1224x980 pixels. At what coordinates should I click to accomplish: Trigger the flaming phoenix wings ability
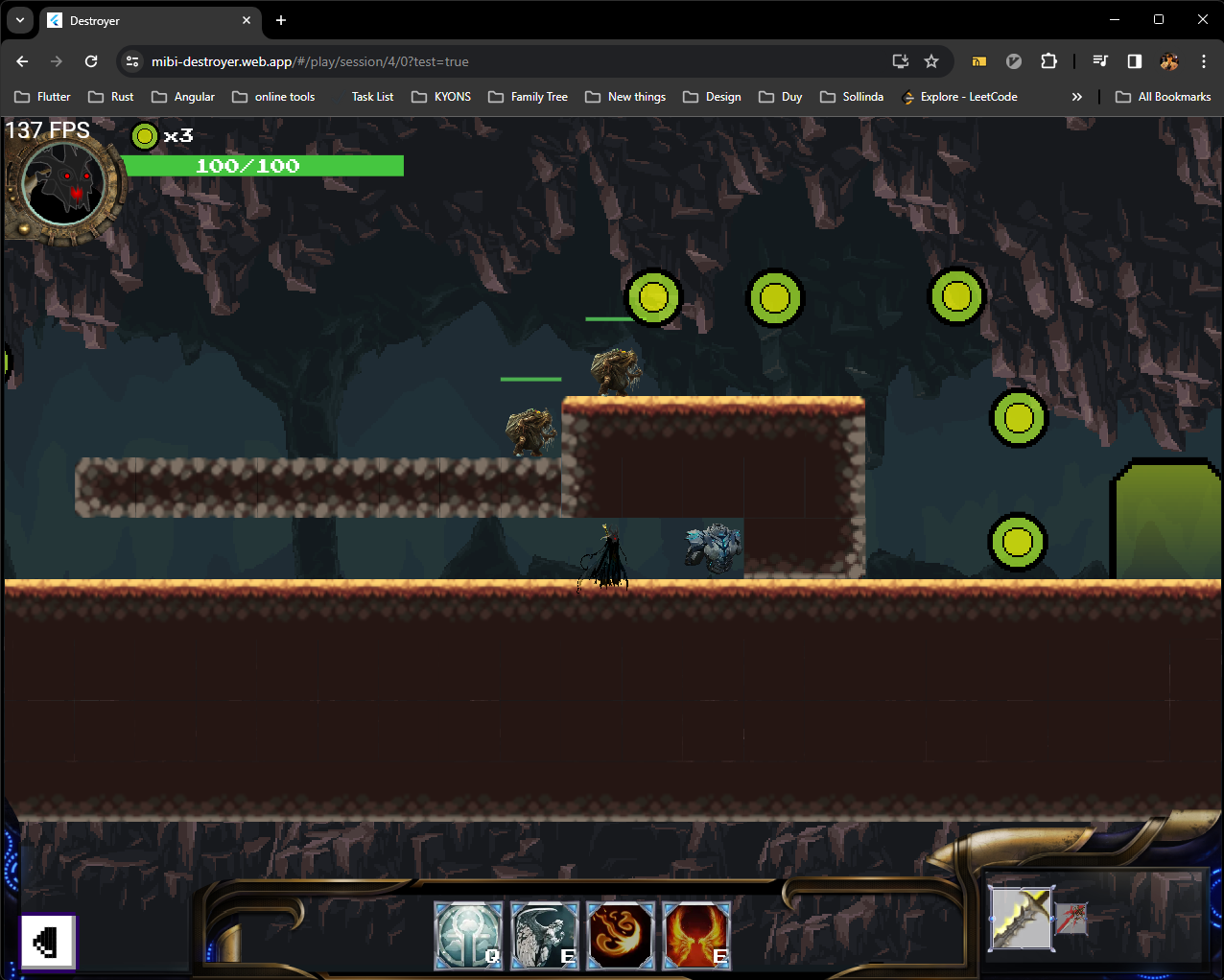[x=696, y=935]
